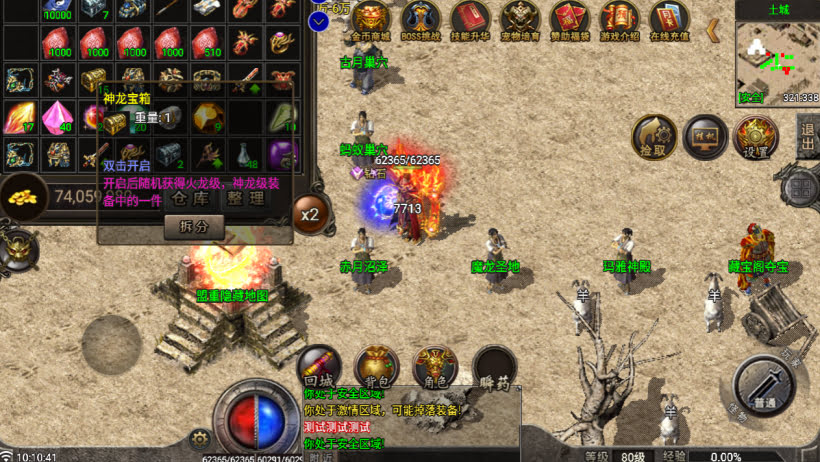820x462 pixels.
Task: Open the 宠物培育 pet training menu
Action: point(520,20)
